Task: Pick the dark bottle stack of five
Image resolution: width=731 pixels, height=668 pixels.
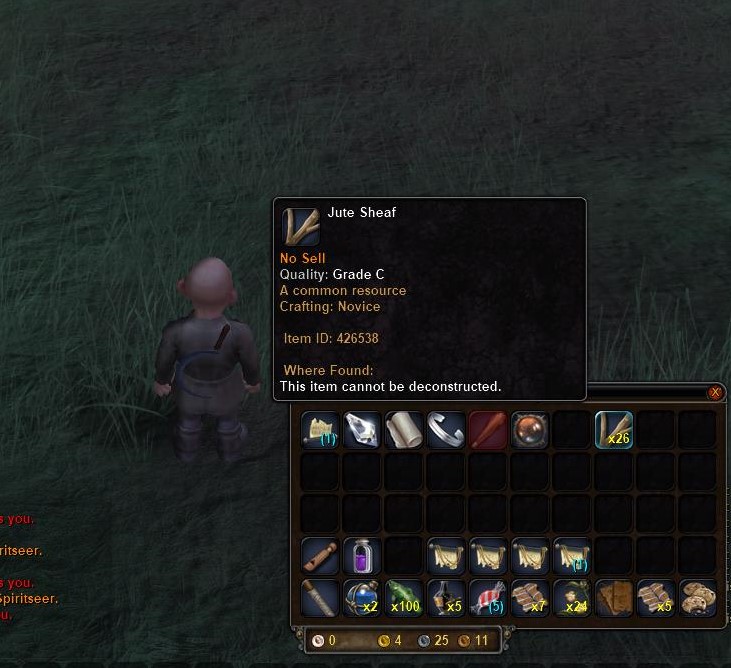Action: [445, 598]
